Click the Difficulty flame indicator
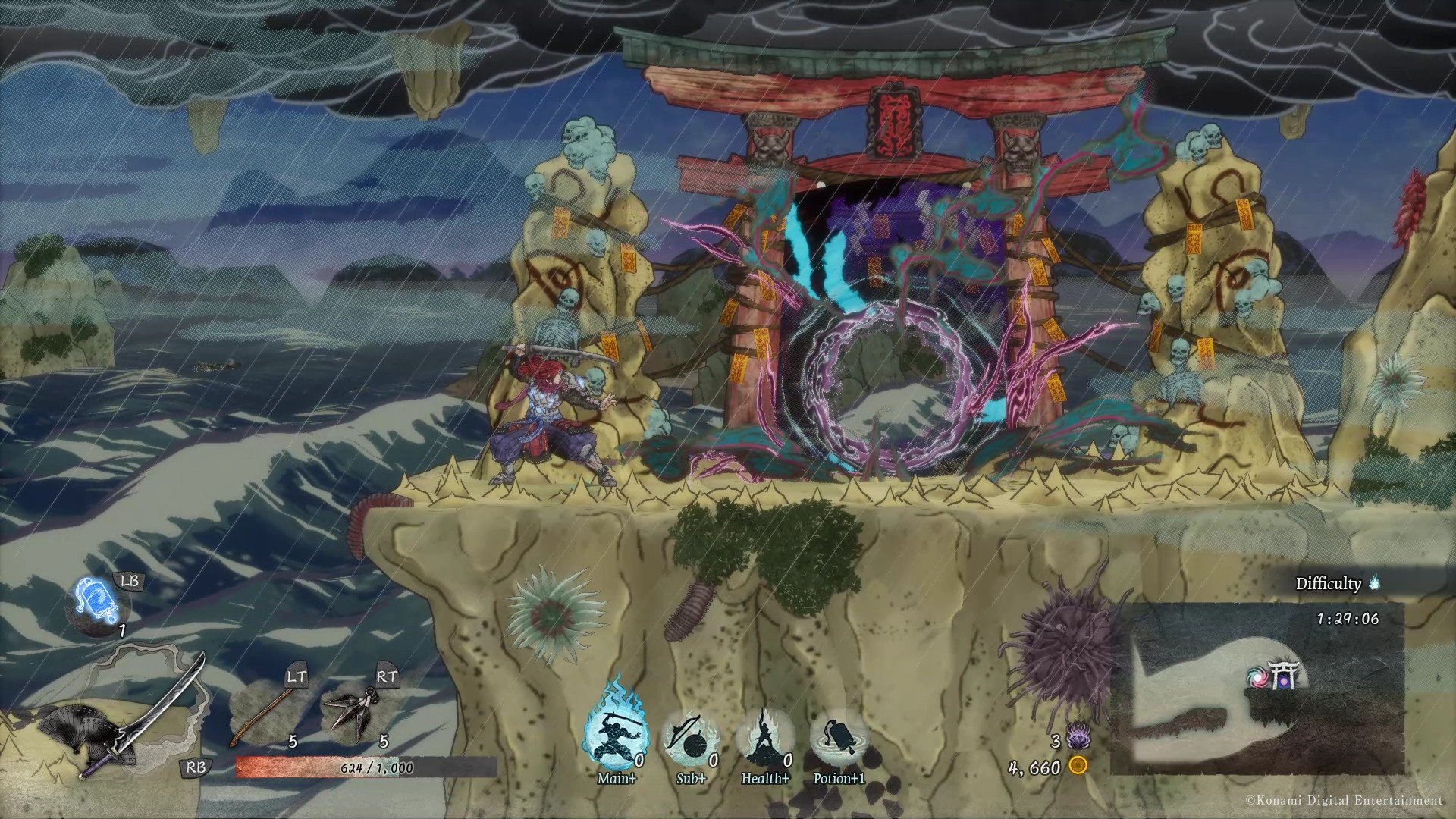The width and height of the screenshot is (1456, 819). 1374,583
